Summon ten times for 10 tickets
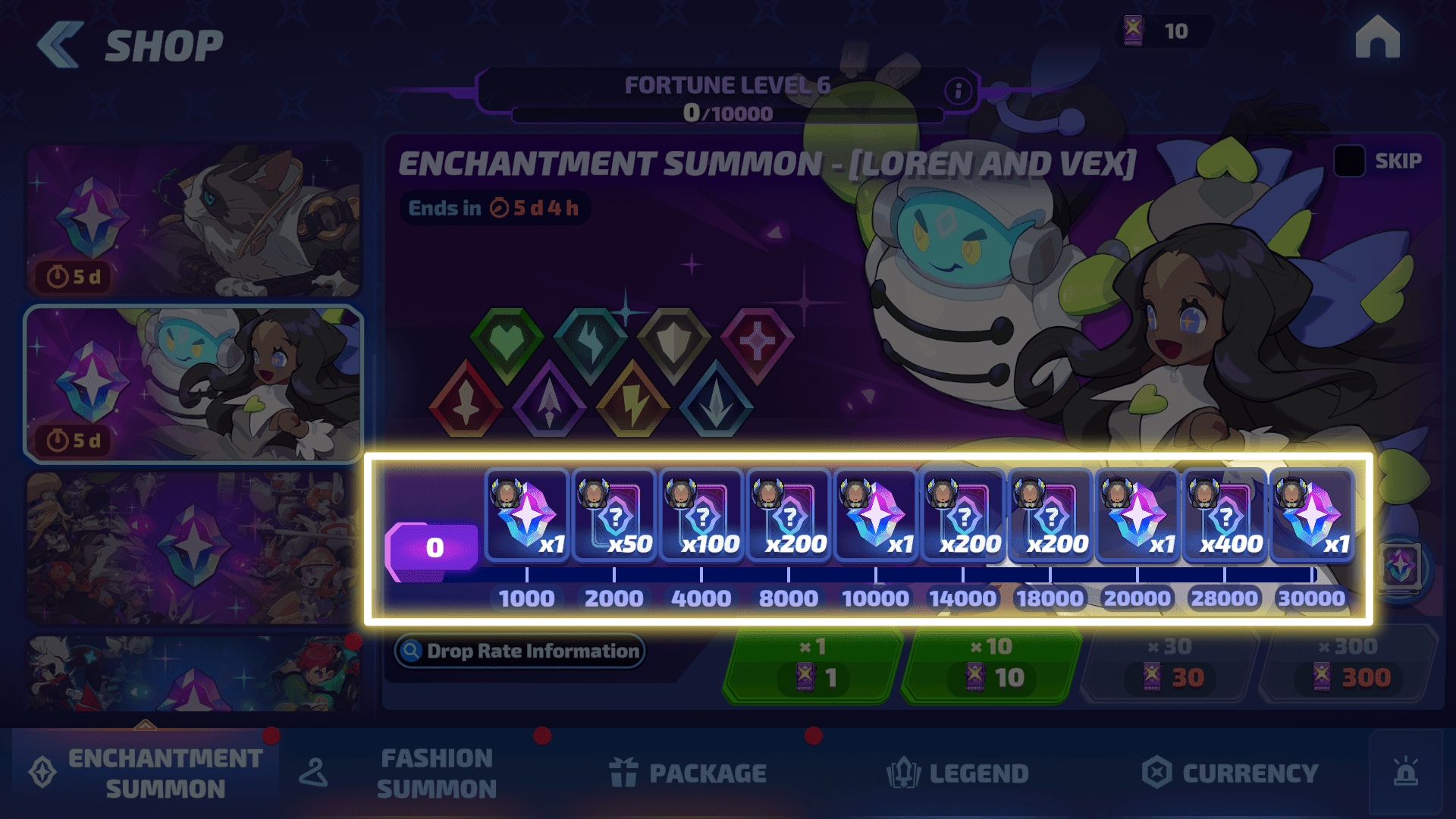Viewport: 1456px width, 819px height. [992, 664]
